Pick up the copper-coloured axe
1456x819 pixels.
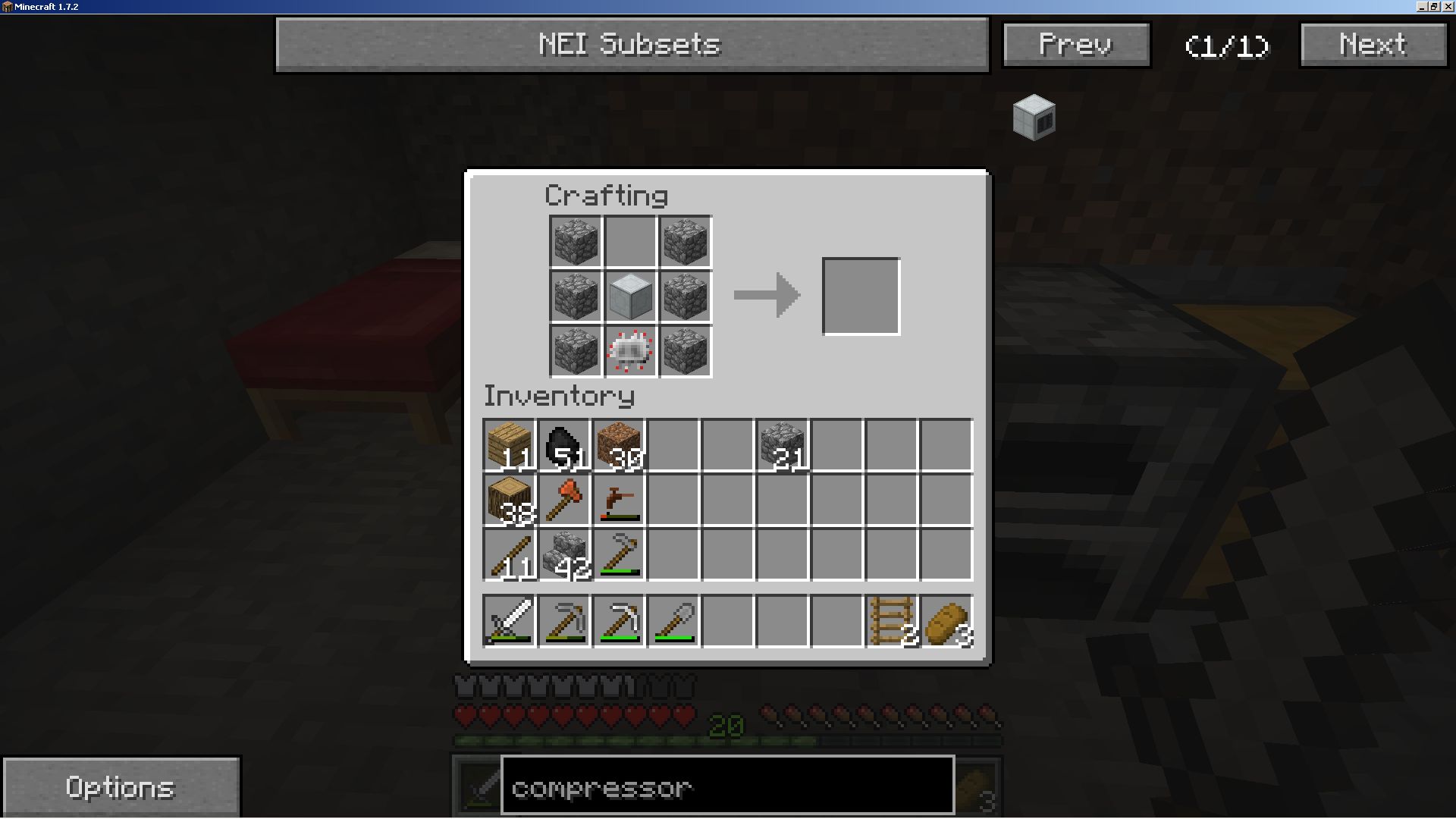click(x=564, y=500)
